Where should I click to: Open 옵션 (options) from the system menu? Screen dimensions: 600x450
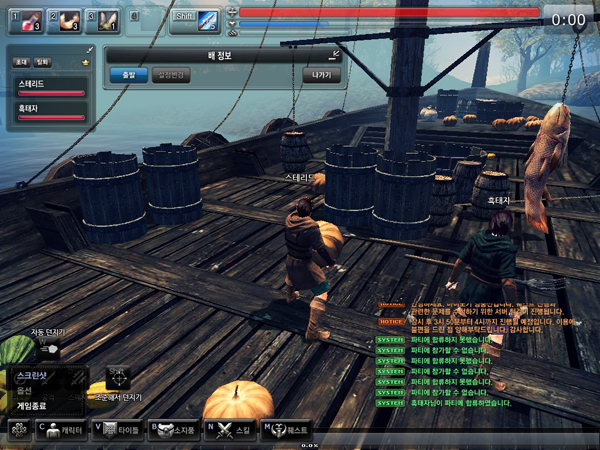coord(26,391)
